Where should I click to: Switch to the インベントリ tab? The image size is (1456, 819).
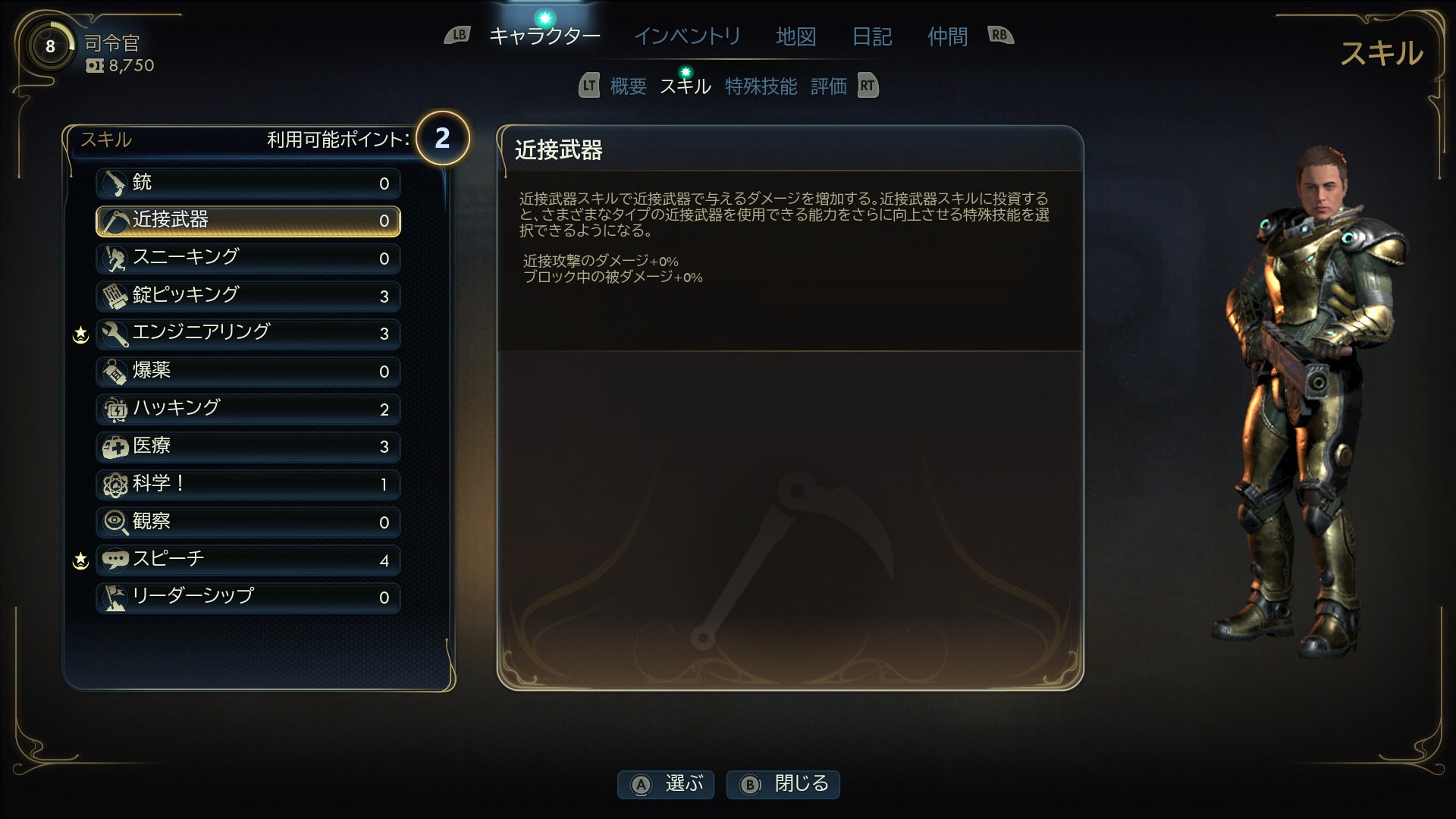pos(687,36)
